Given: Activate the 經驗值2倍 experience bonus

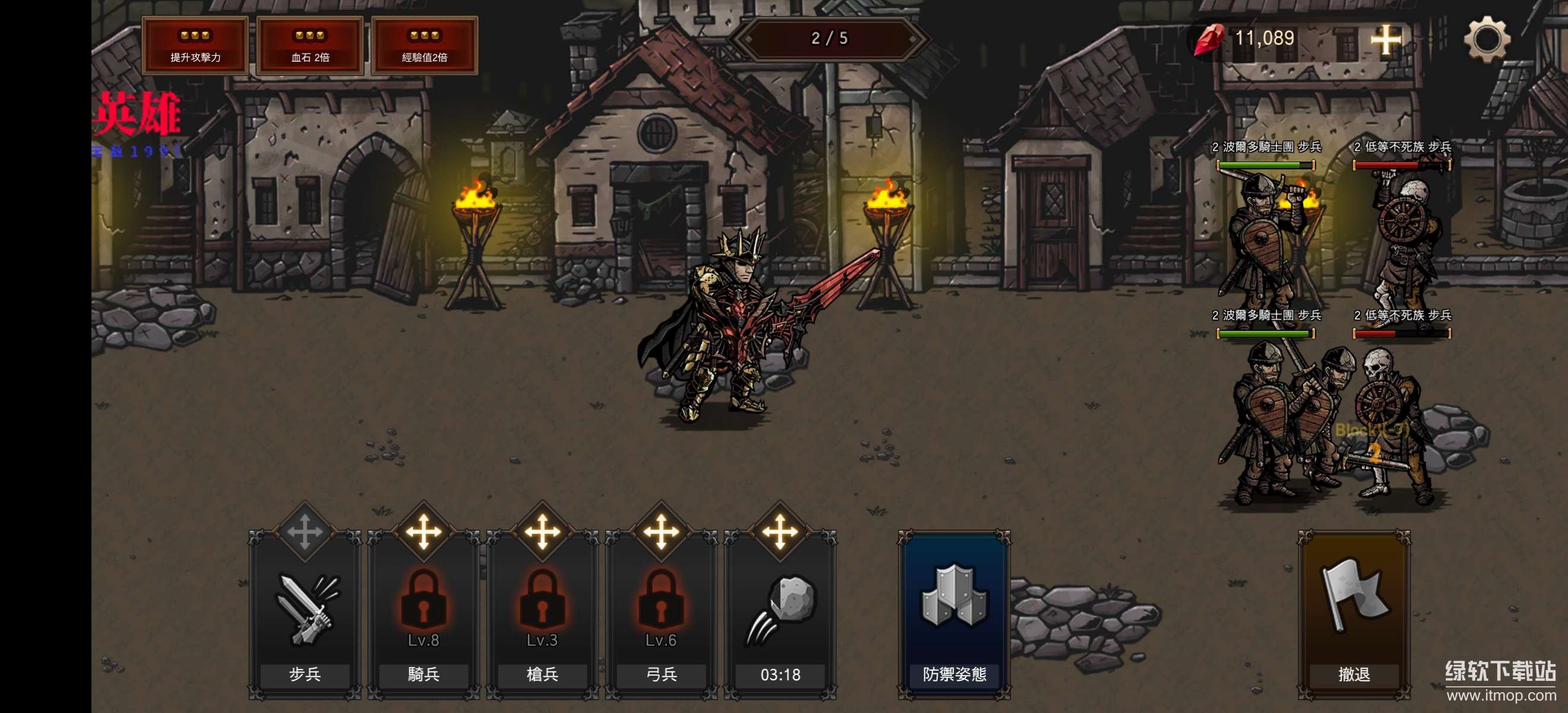Looking at the screenshot, I should pos(424,46).
